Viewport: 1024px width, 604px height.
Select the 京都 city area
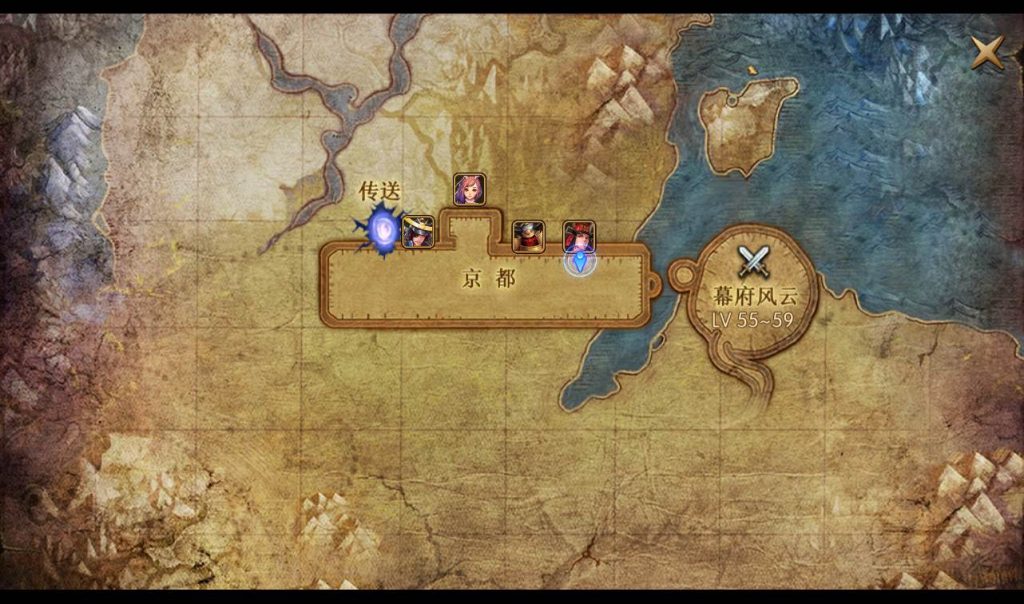[489, 280]
